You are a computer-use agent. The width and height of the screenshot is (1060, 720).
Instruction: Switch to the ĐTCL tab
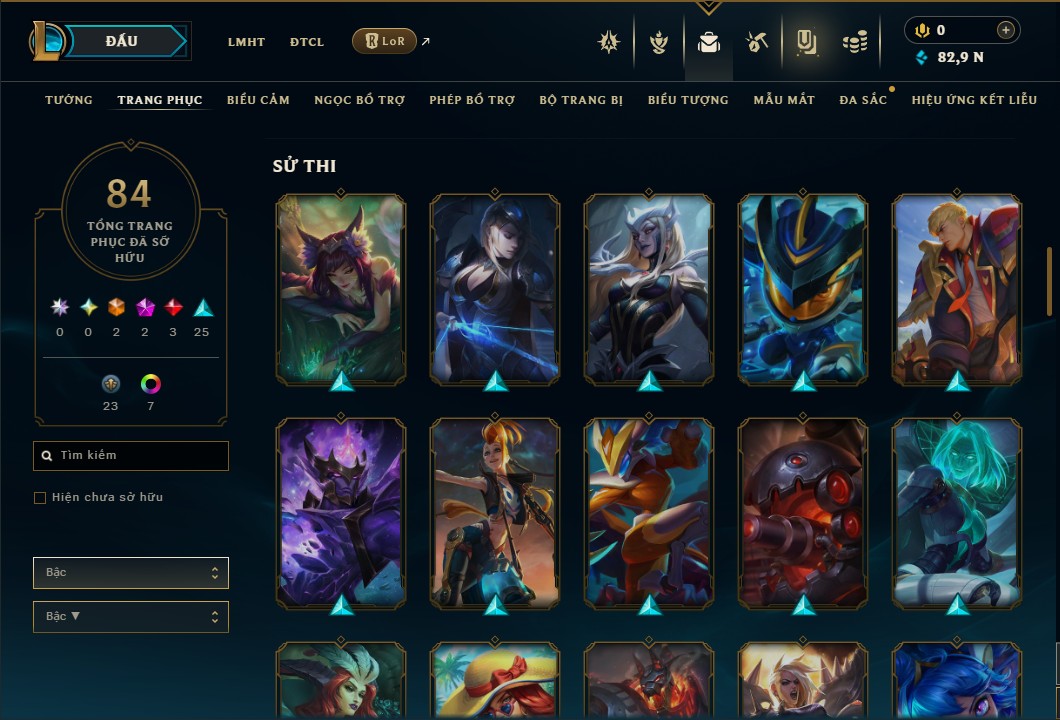coord(307,42)
